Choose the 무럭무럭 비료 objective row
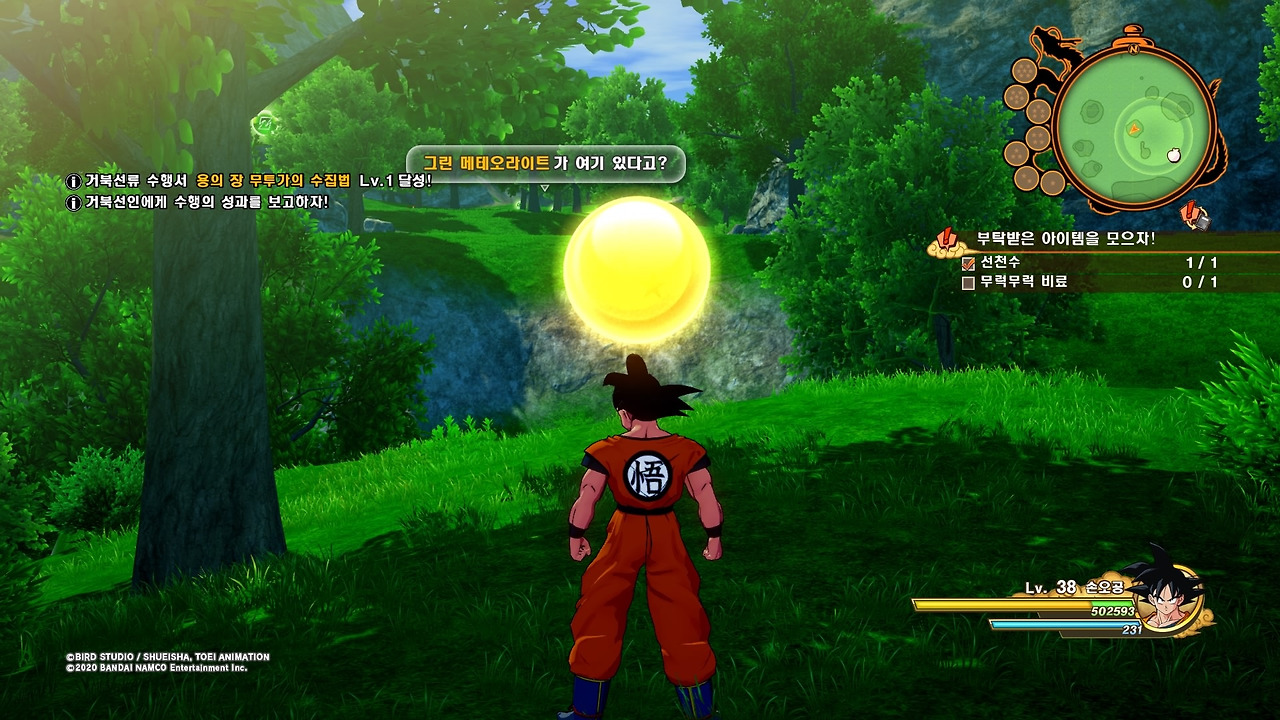1280x720 pixels. click(x=1090, y=283)
